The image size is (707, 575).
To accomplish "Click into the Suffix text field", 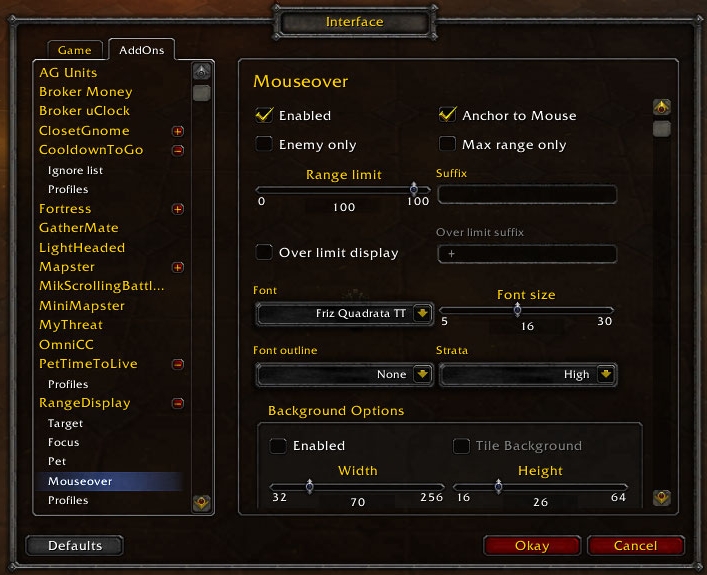I will point(527,194).
